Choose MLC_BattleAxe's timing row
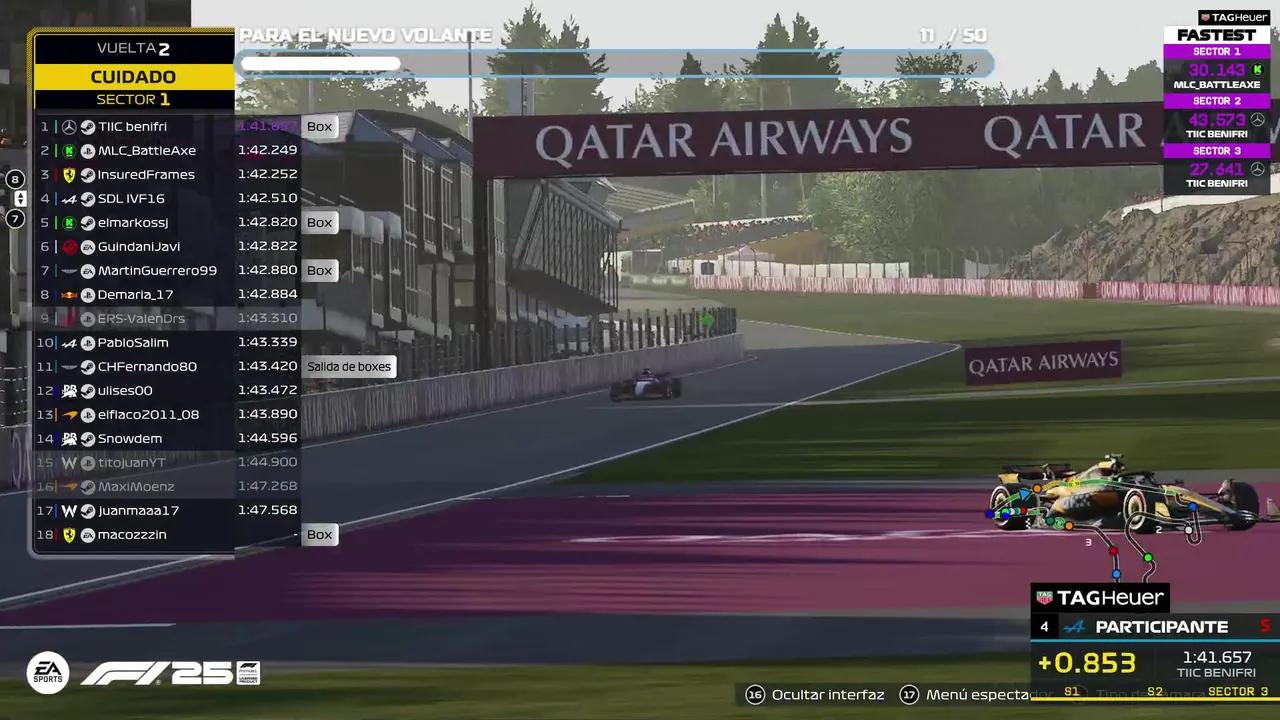Viewport: 1280px width, 720px height. pyautogui.click(x=146, y=151)
